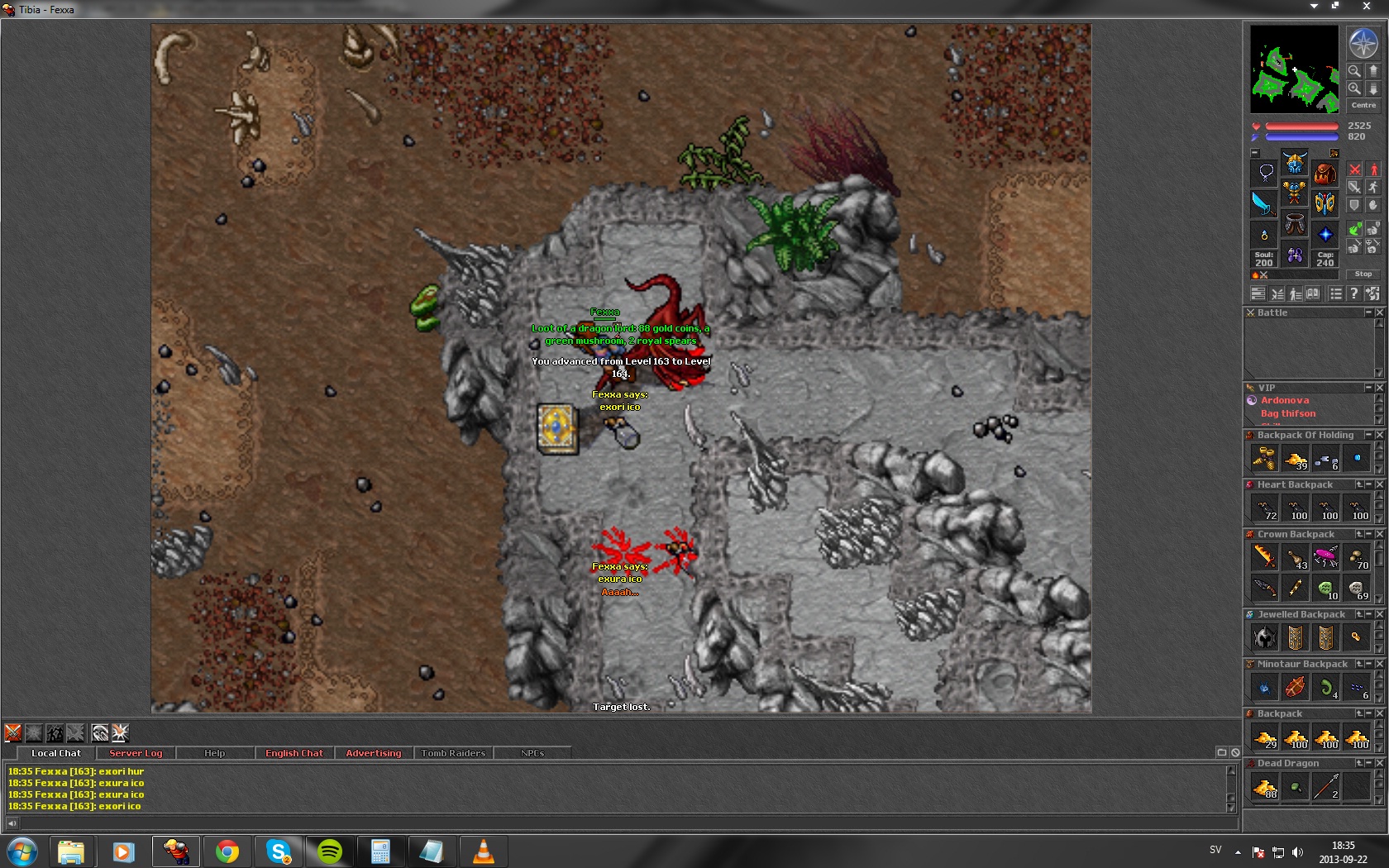Open Spotify from the Windows taskbar

tap(330, 851)
